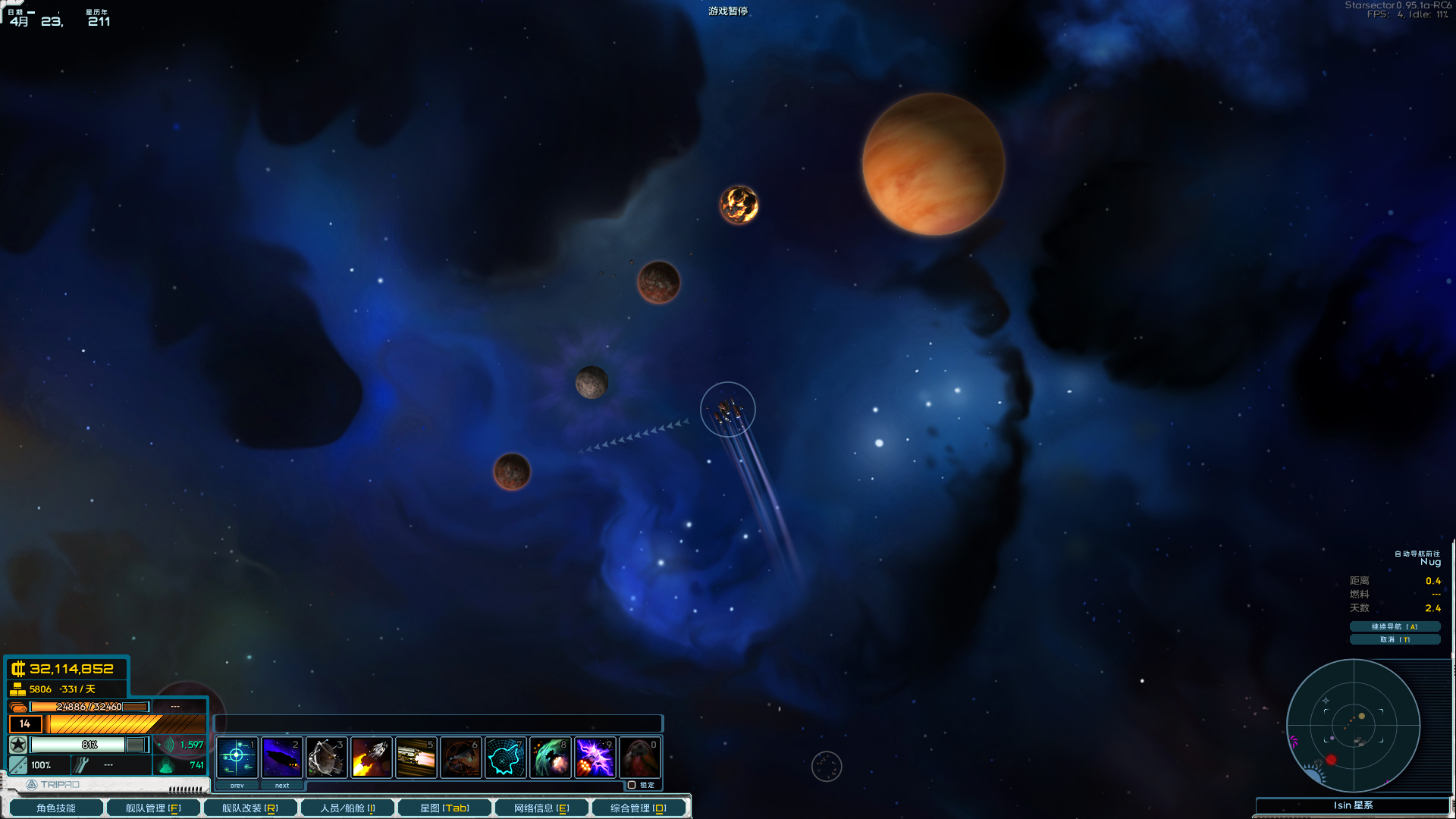Open the 星图 star map
The width and height of the screenshot is (1456, 819).
point(444,808)
